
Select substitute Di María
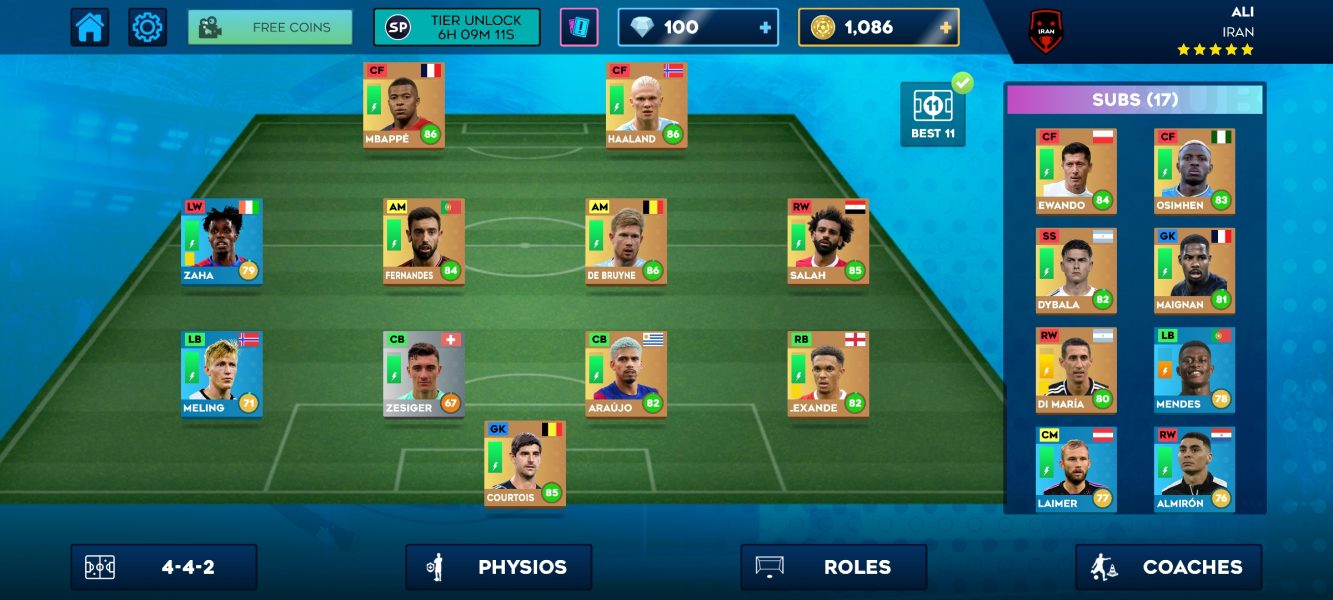click(x=1076, y=369)
